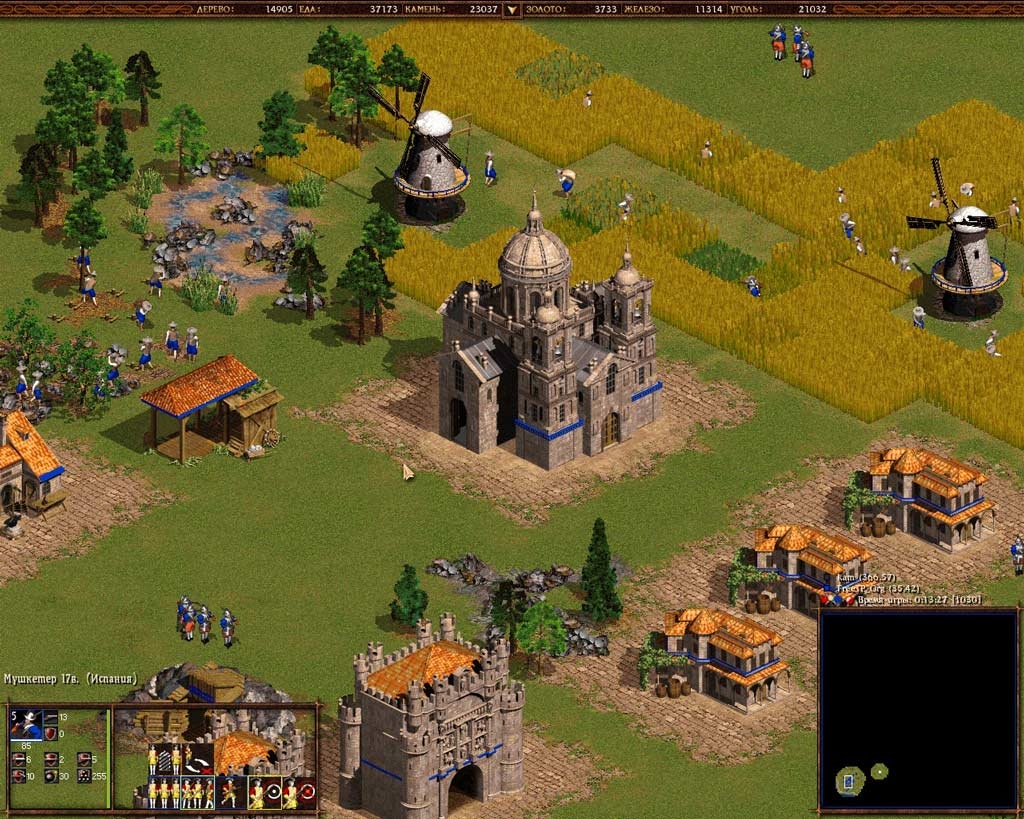1024x819 pixels.
Task: Click on the minimap
Action: (918, 709)
